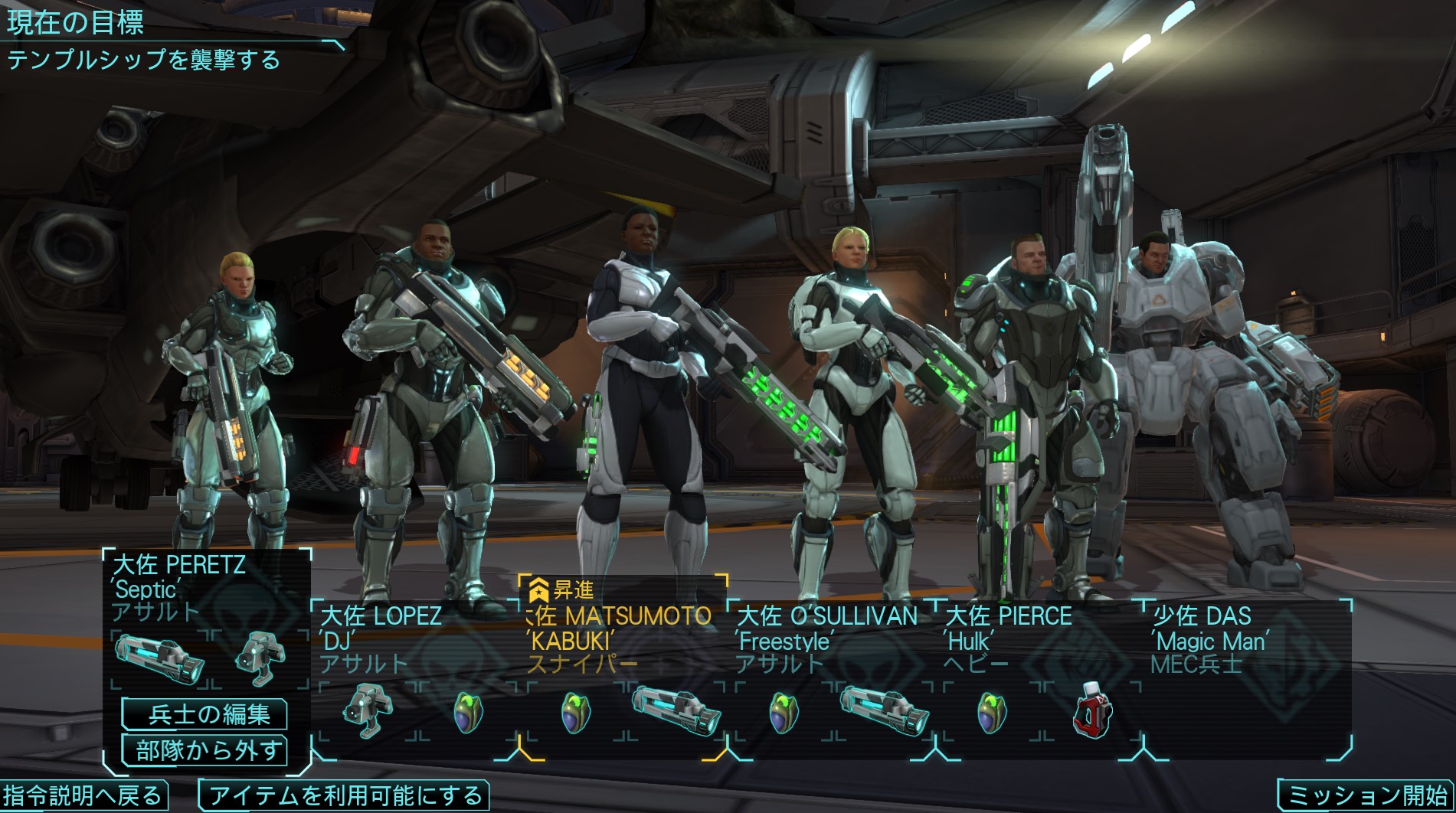The image size is (1456, 813).
Task: Activate アイテムを利用可能にする button
Action: coord(344,795)
